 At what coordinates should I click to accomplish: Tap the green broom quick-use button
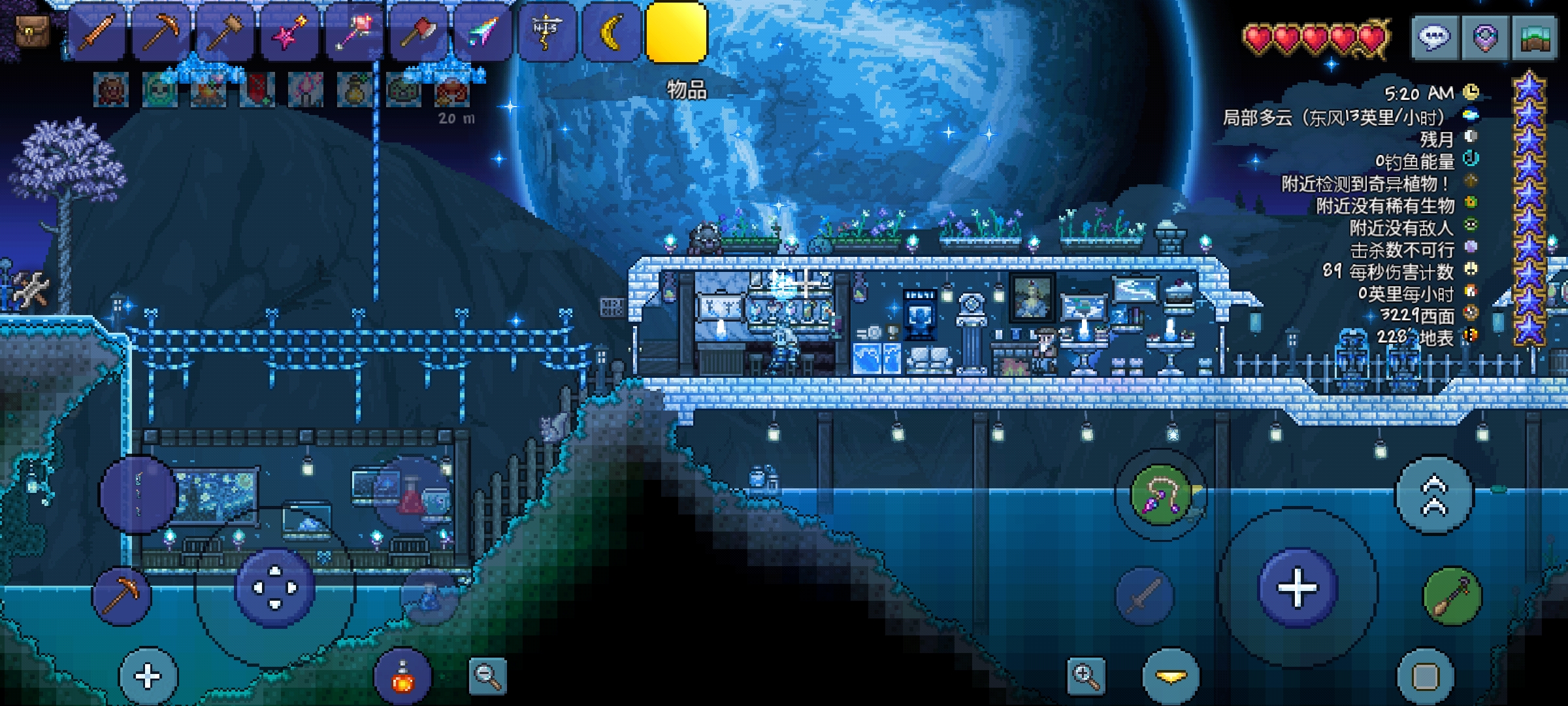click(x=1452, y=596)
